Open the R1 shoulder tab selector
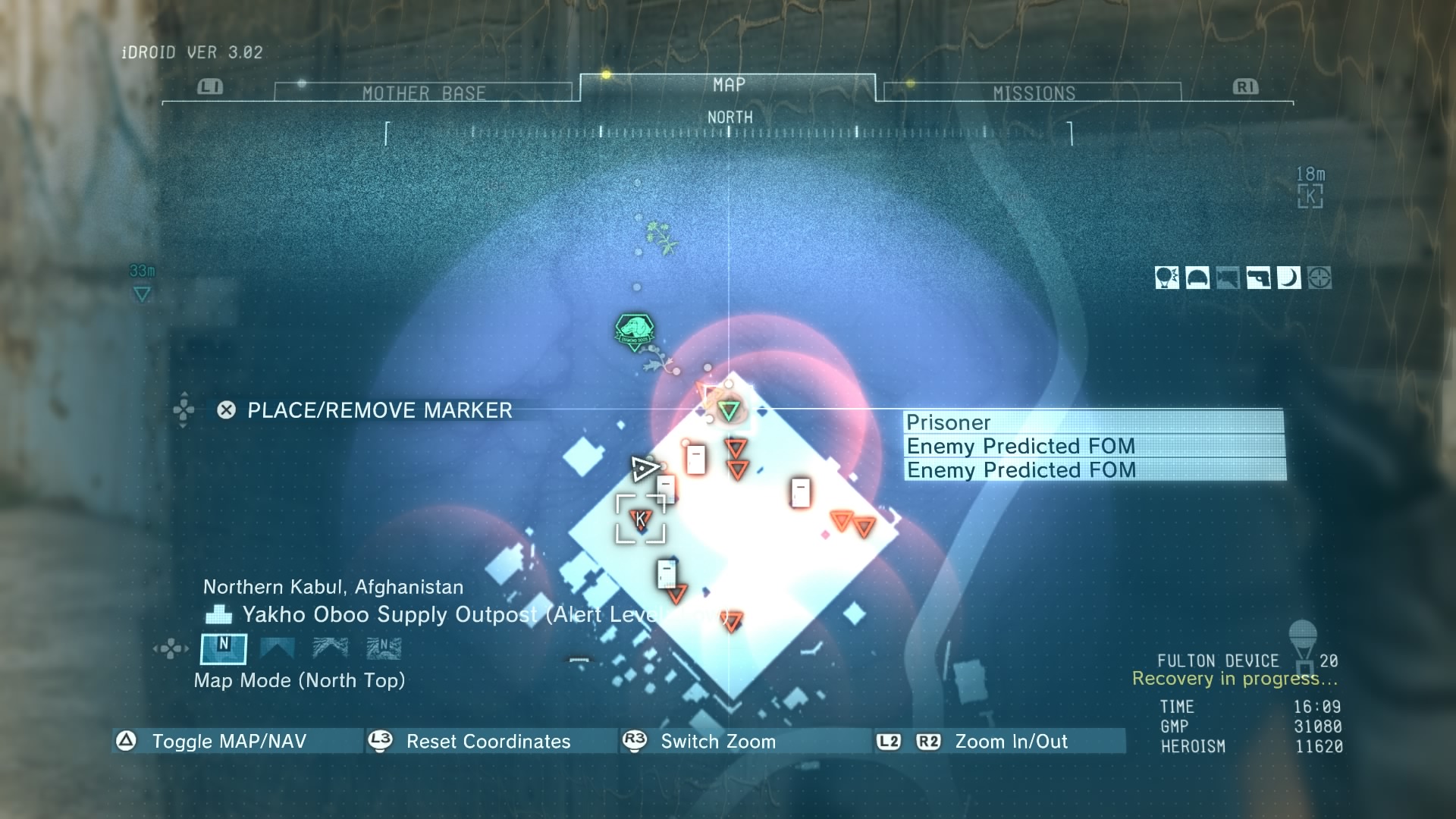 point(1246,86)
